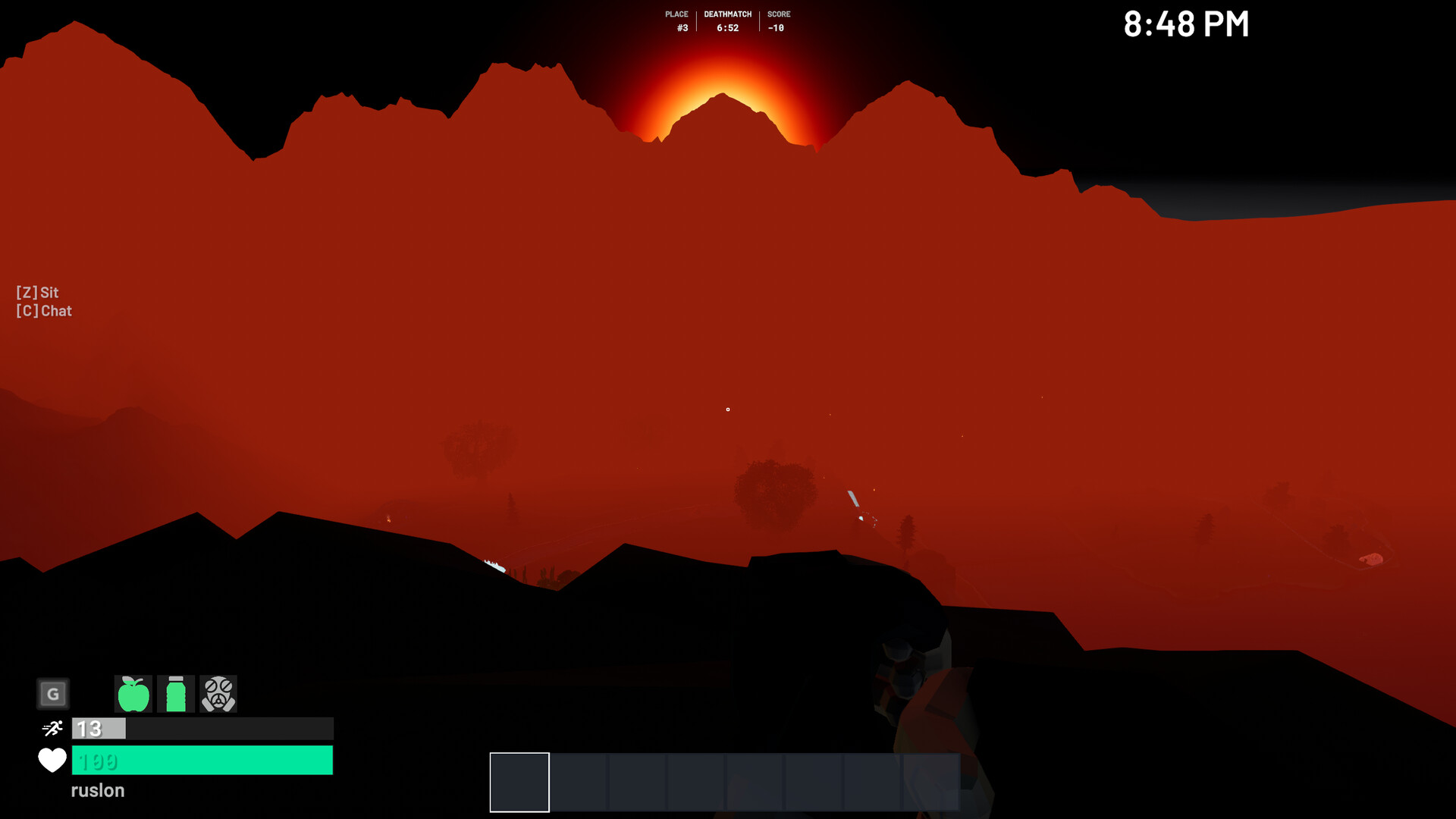Select the highlighted first hotbar slot
1456x819 pixels.
coord(519,782)
